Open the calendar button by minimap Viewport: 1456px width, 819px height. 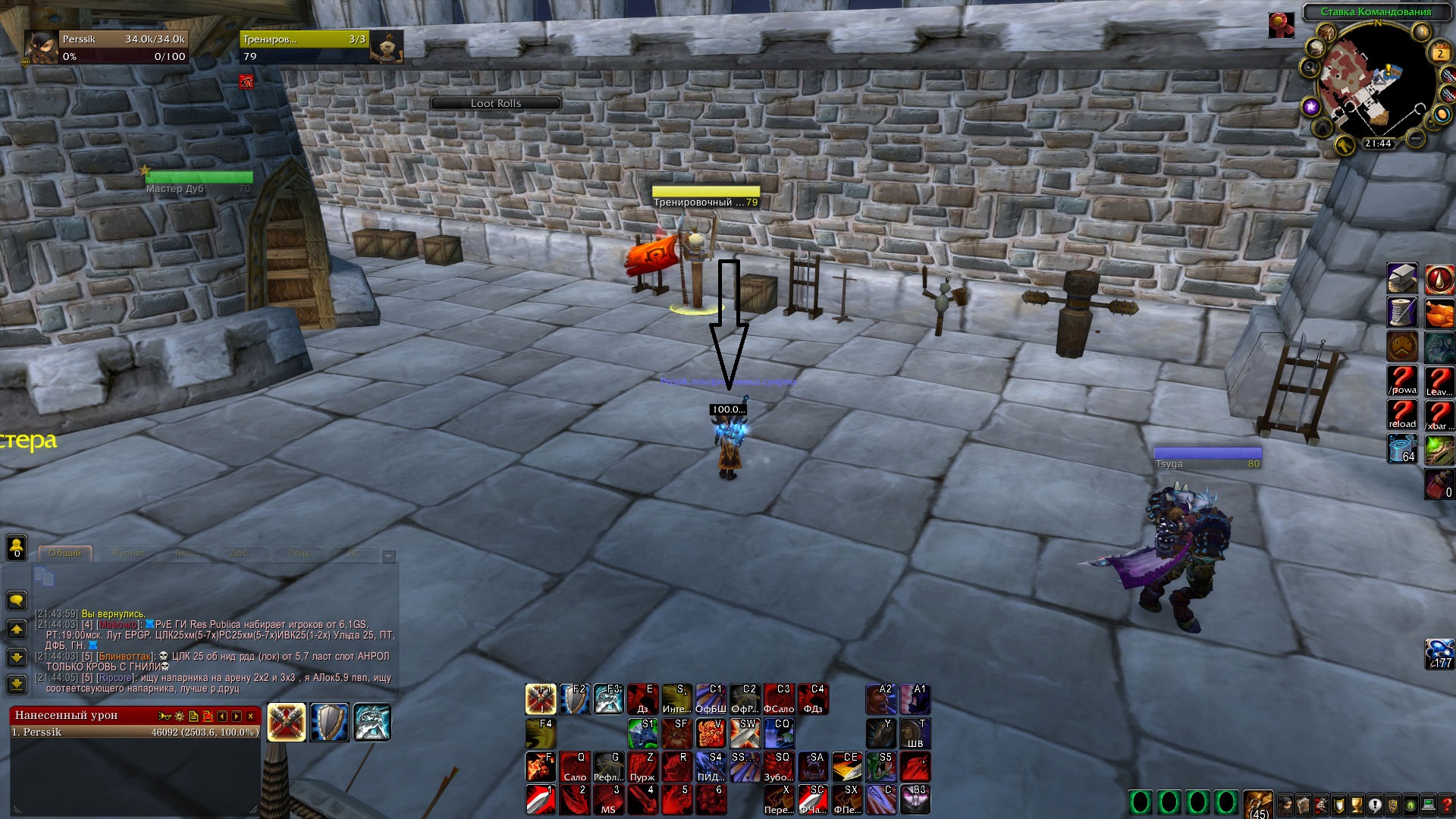[x=1440, y=53]
